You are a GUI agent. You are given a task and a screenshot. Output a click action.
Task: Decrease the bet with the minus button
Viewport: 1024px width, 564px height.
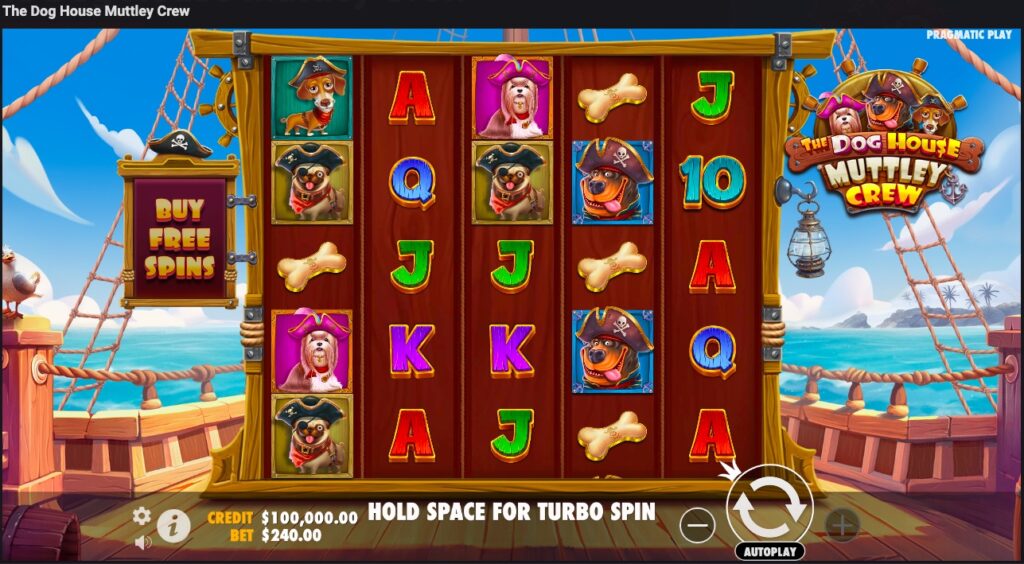[x=698, y=524]
